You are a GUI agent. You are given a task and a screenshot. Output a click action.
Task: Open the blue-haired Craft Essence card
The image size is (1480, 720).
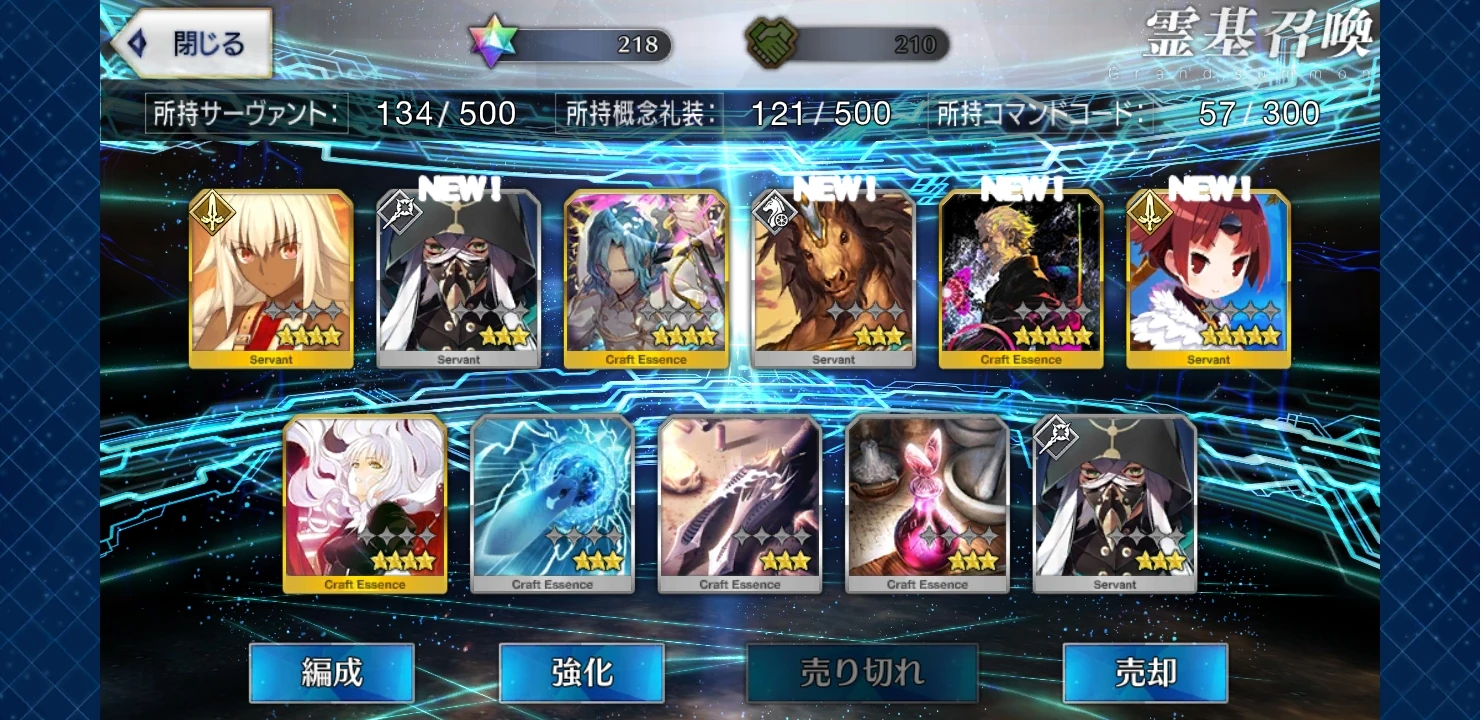[646, 275]
